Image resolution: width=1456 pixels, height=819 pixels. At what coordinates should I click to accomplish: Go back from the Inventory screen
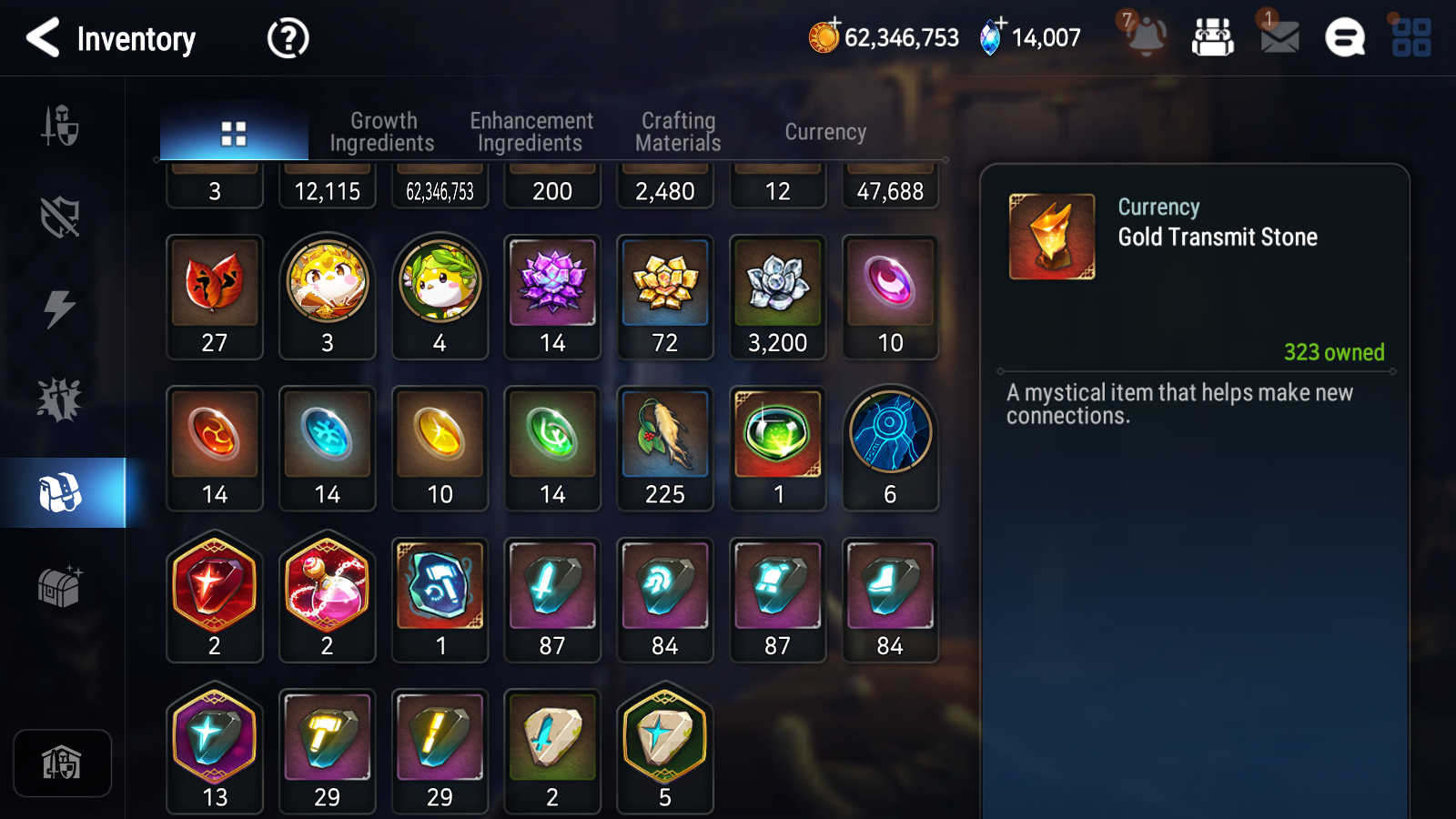point(43,38)
